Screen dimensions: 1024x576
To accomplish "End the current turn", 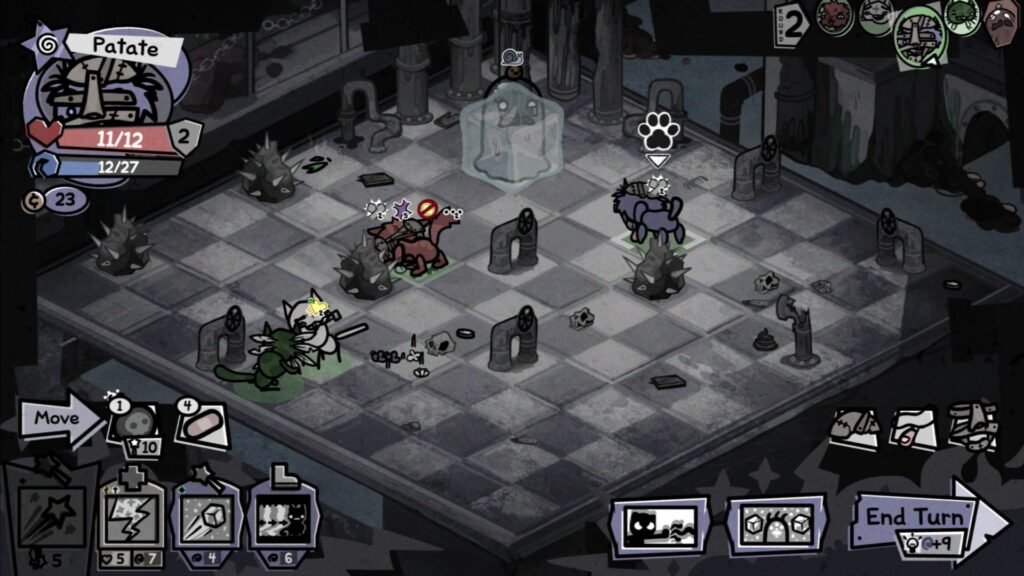I will [925, 520].
